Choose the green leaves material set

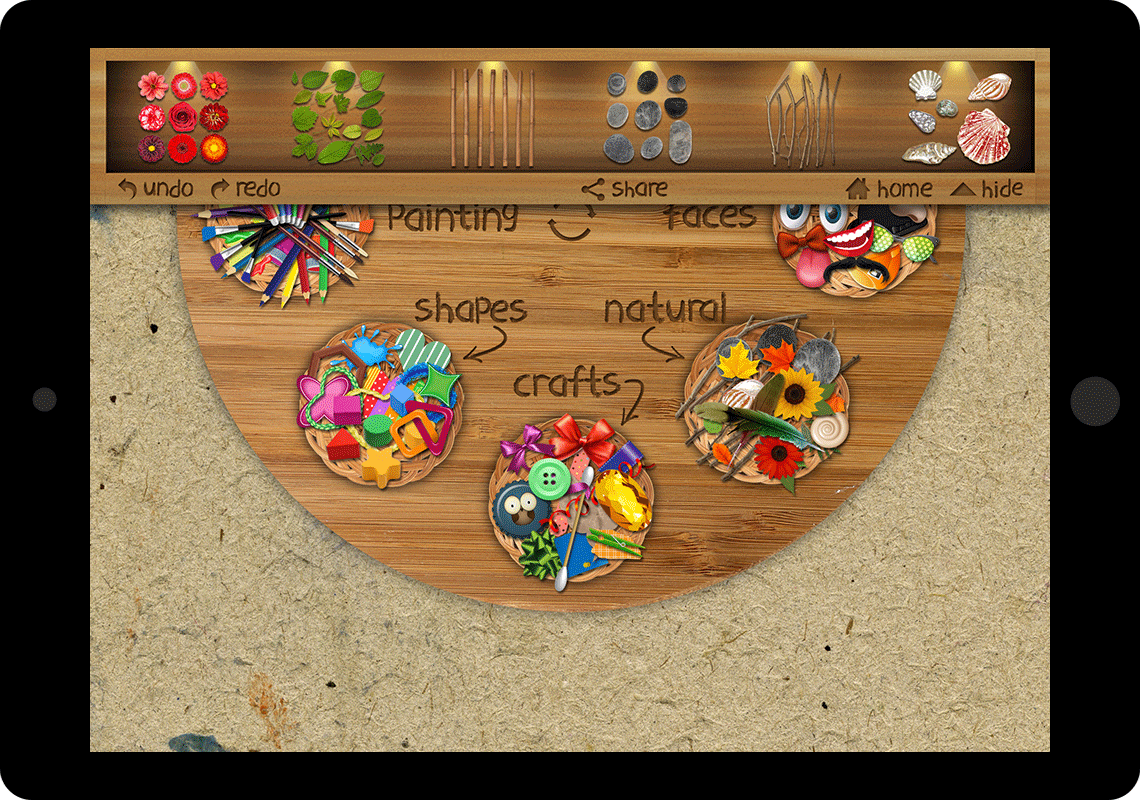point(337,117)
